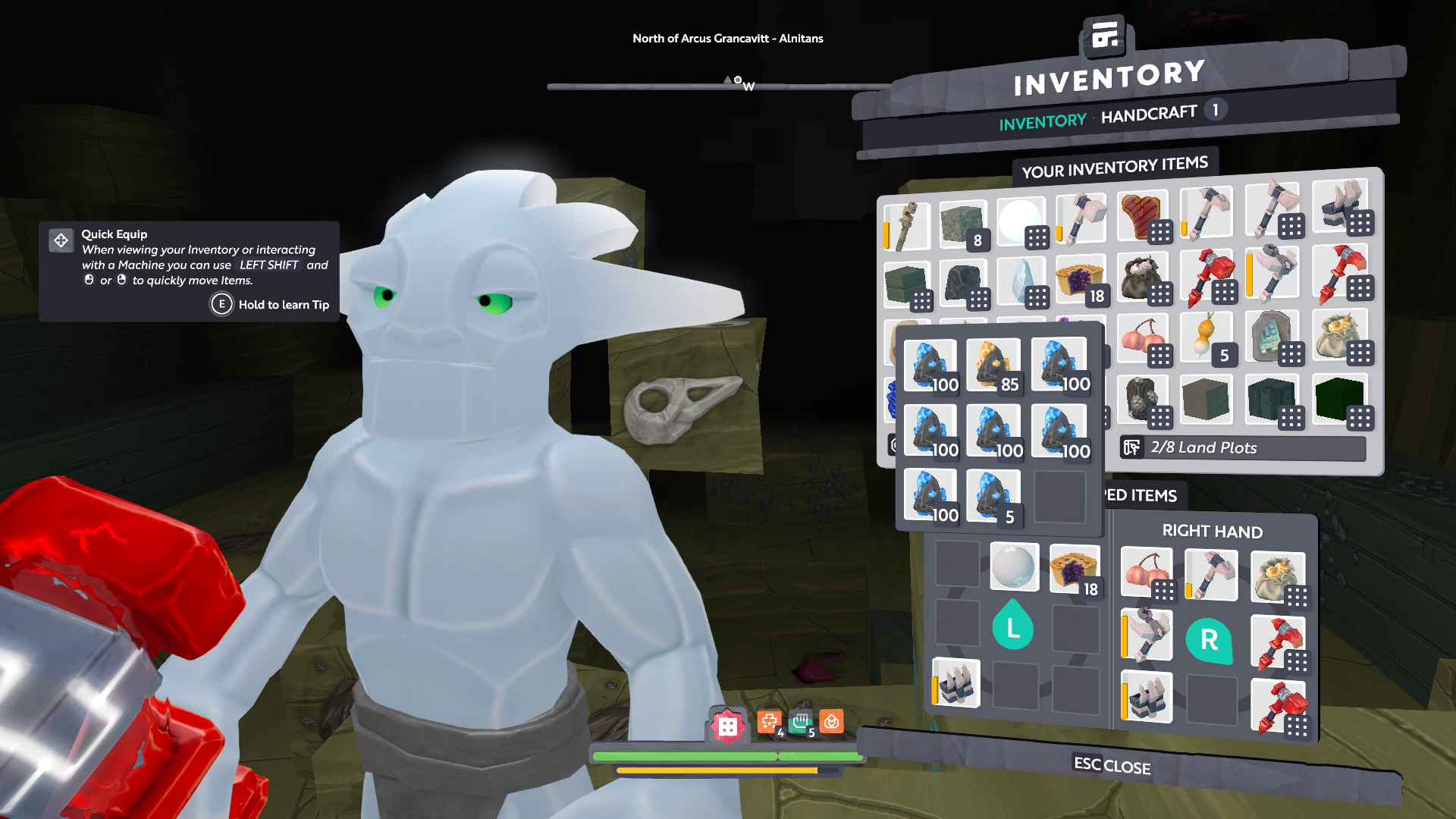This screenshot has width=1456, height=819.
Task: Choose the grey hammer in right hand slots
Action: tap(1211, 575)
